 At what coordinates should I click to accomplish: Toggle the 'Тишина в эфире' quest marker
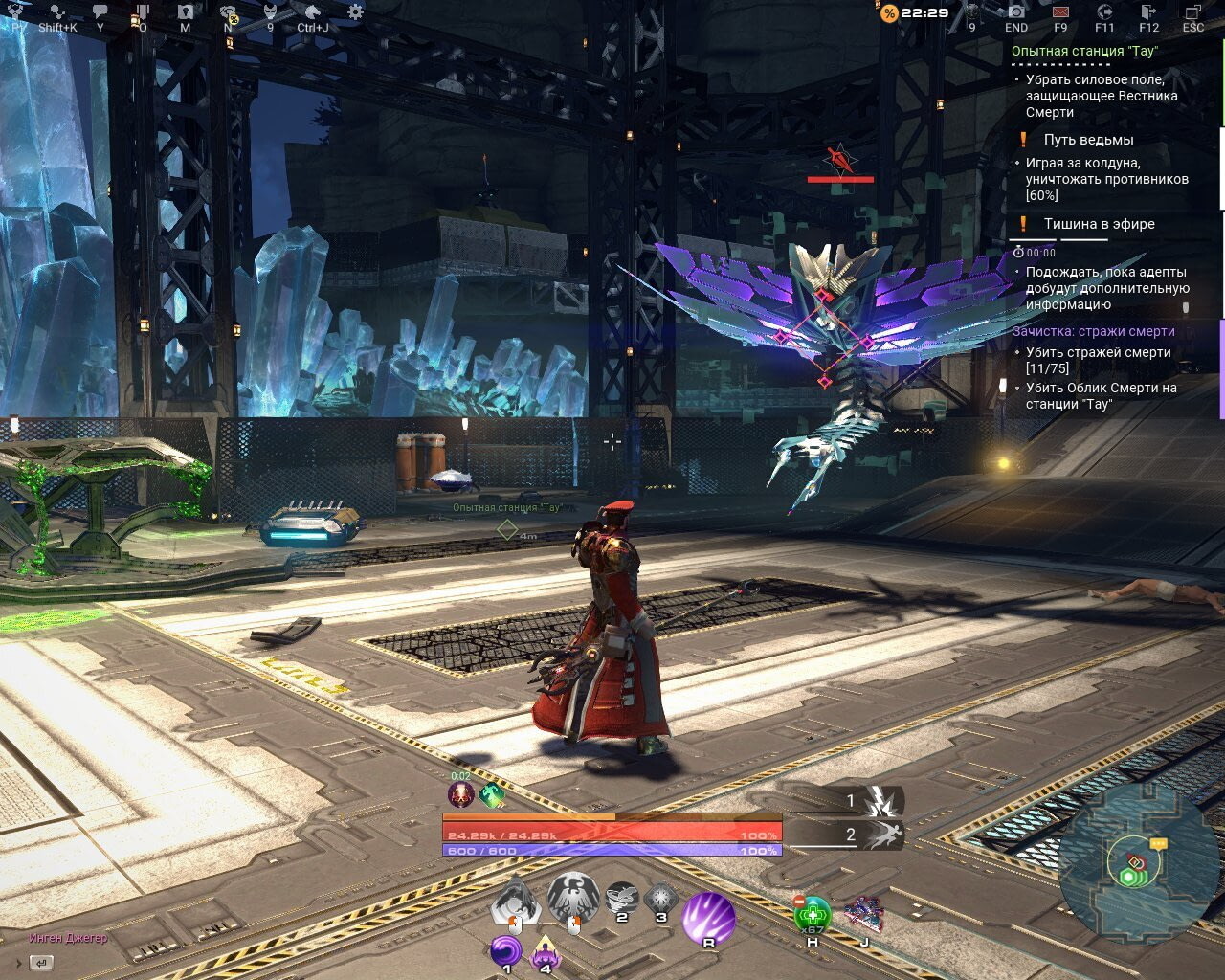pyautogui.click(x=1023, y=224)
